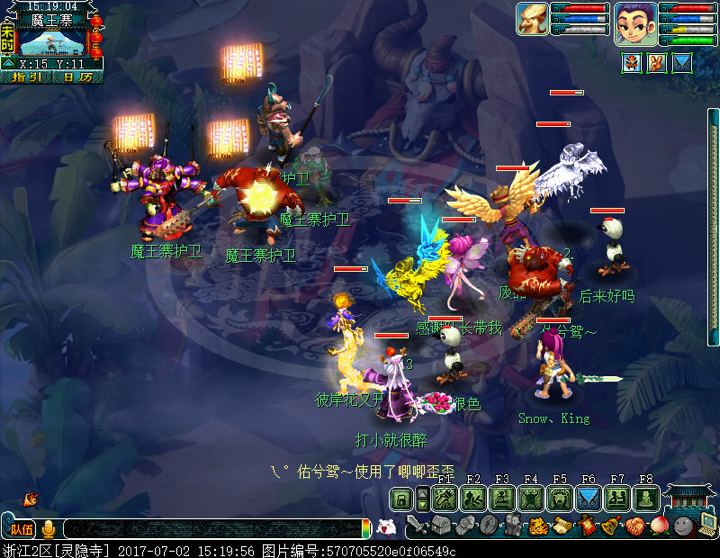Use the F6 blue wings skill
Viewport: 720px width, 558px height.
tap(589, 499)
